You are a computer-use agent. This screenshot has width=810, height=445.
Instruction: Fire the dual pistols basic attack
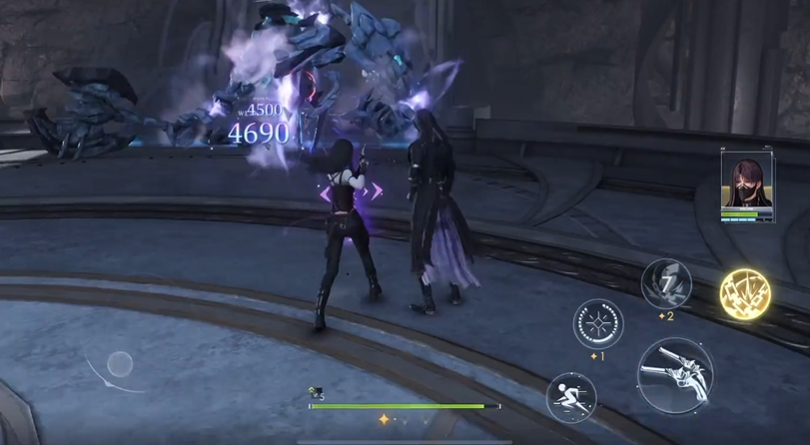pyautogui.click(x=674, y=376)
